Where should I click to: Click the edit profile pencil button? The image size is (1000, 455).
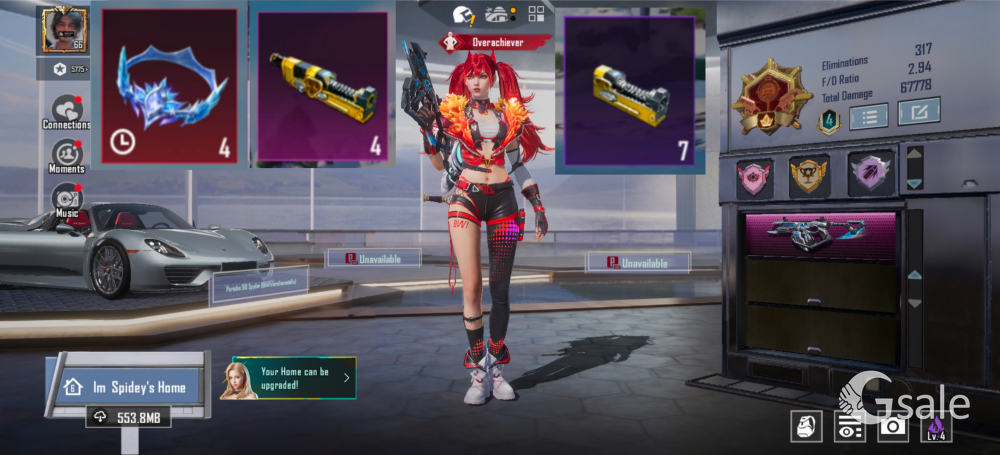click(x=918, y=111)
